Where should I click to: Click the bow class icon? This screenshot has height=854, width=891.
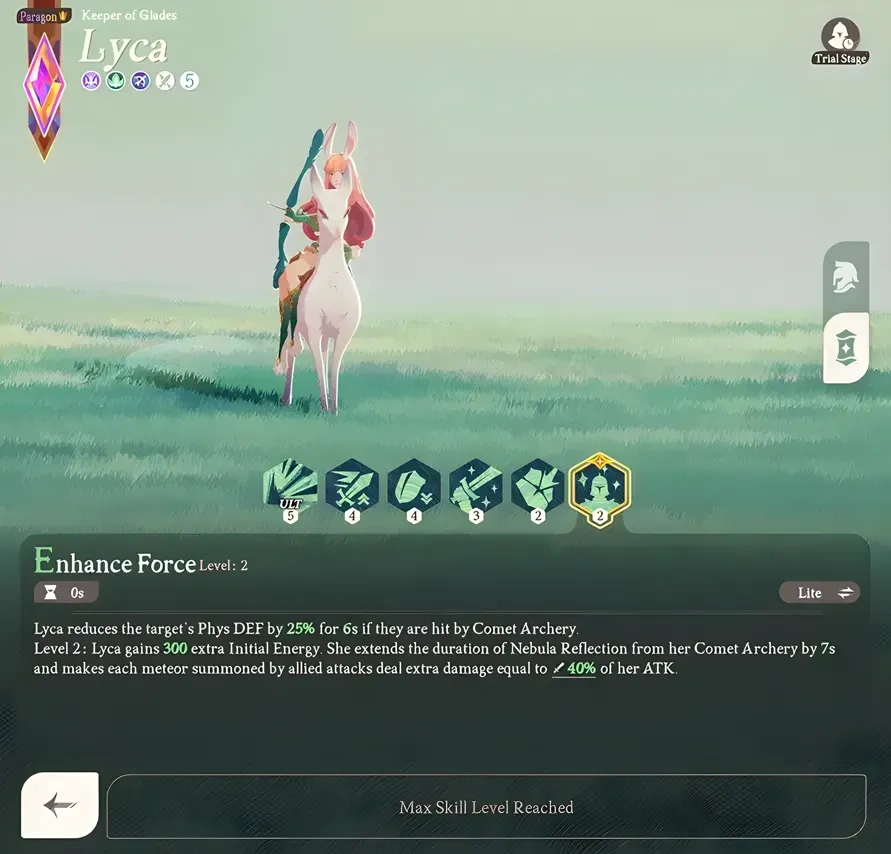140,81
